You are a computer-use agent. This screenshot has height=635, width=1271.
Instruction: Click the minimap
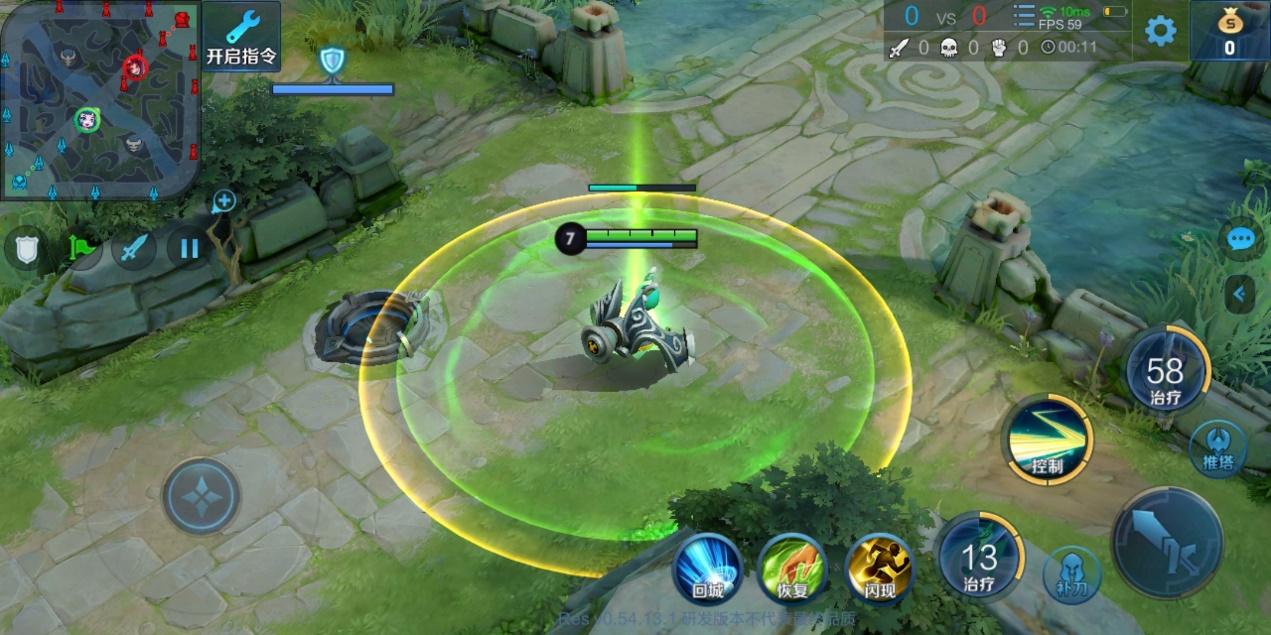(100, 98)
